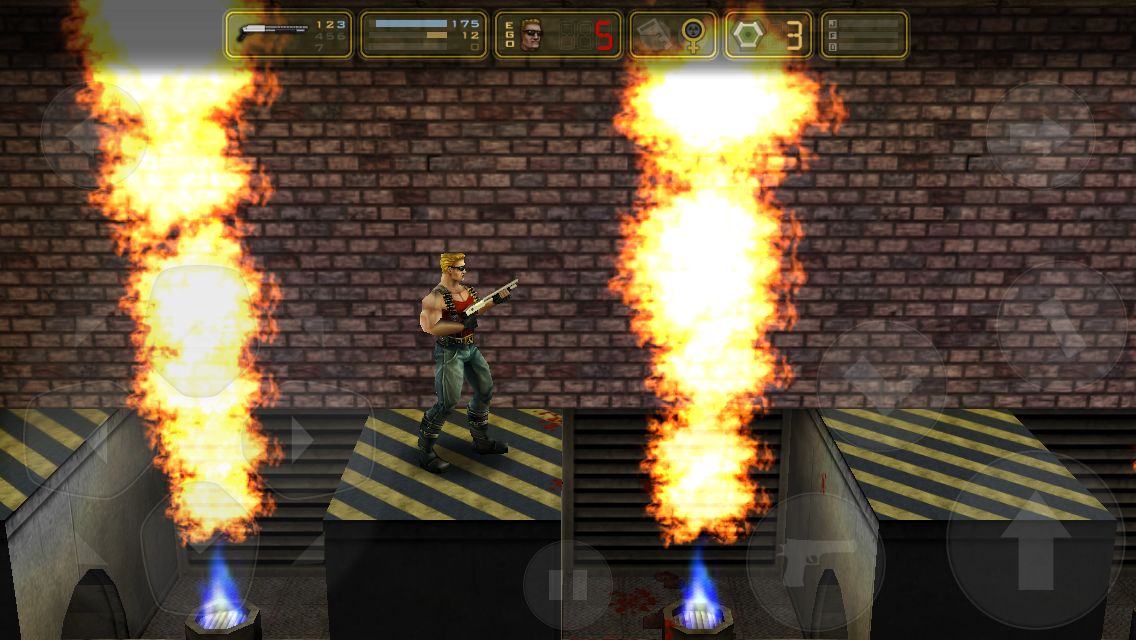Tap the round diagonal-arrow button above jump
The width and height of the screenshot is (1136, 640).
pos(1061,327)
